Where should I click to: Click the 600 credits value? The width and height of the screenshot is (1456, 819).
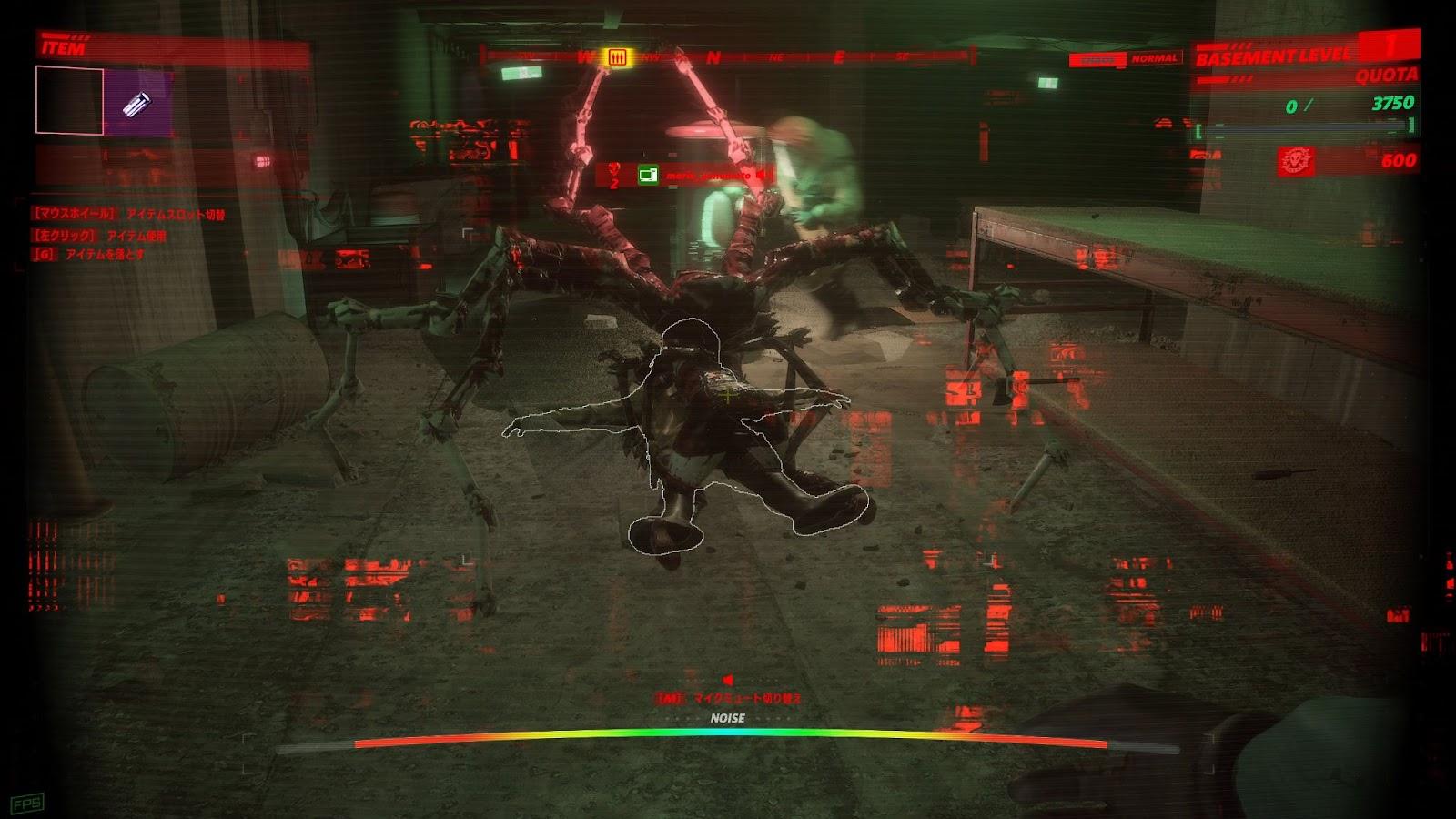[x=1398, y=158]
